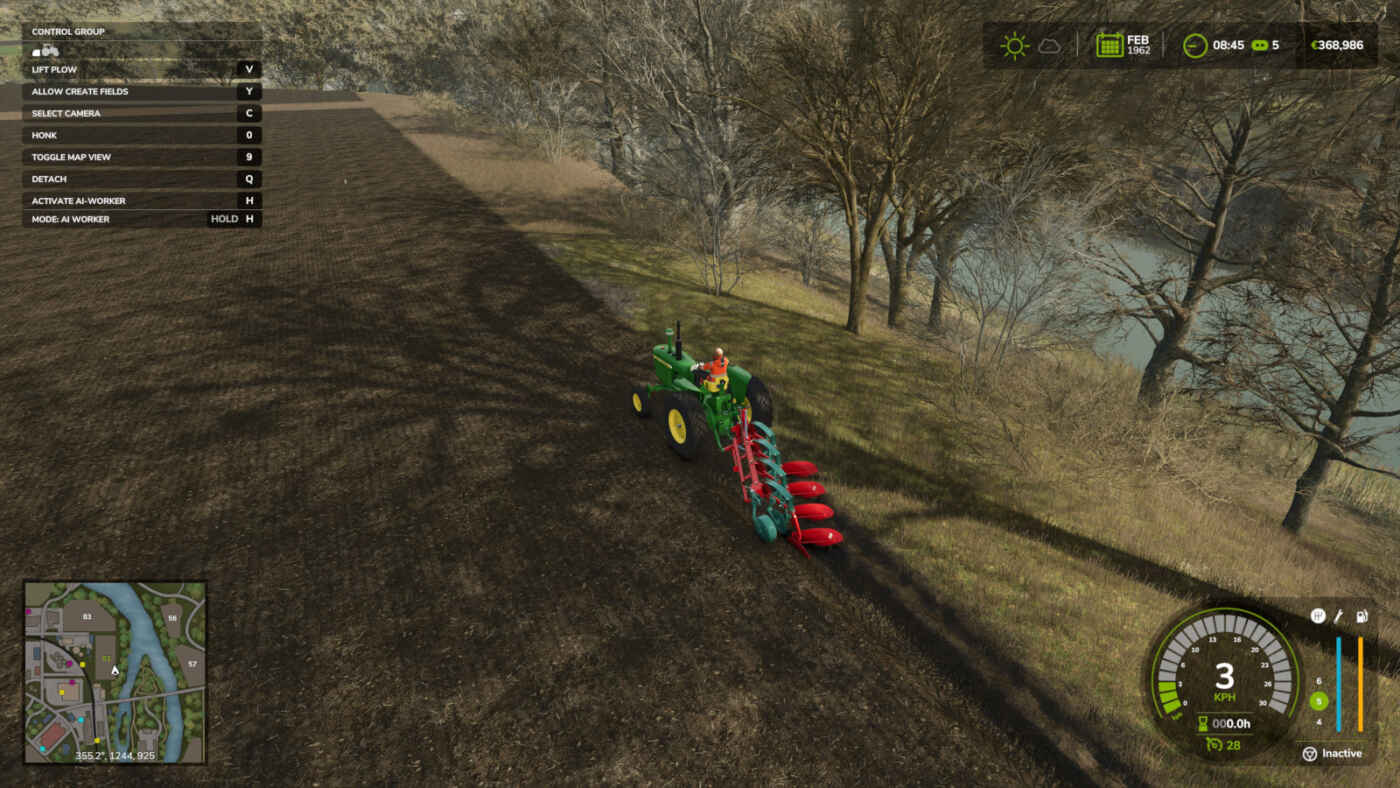Open the minimap in the corner
Screen dimensions: 1400x788
114,672
